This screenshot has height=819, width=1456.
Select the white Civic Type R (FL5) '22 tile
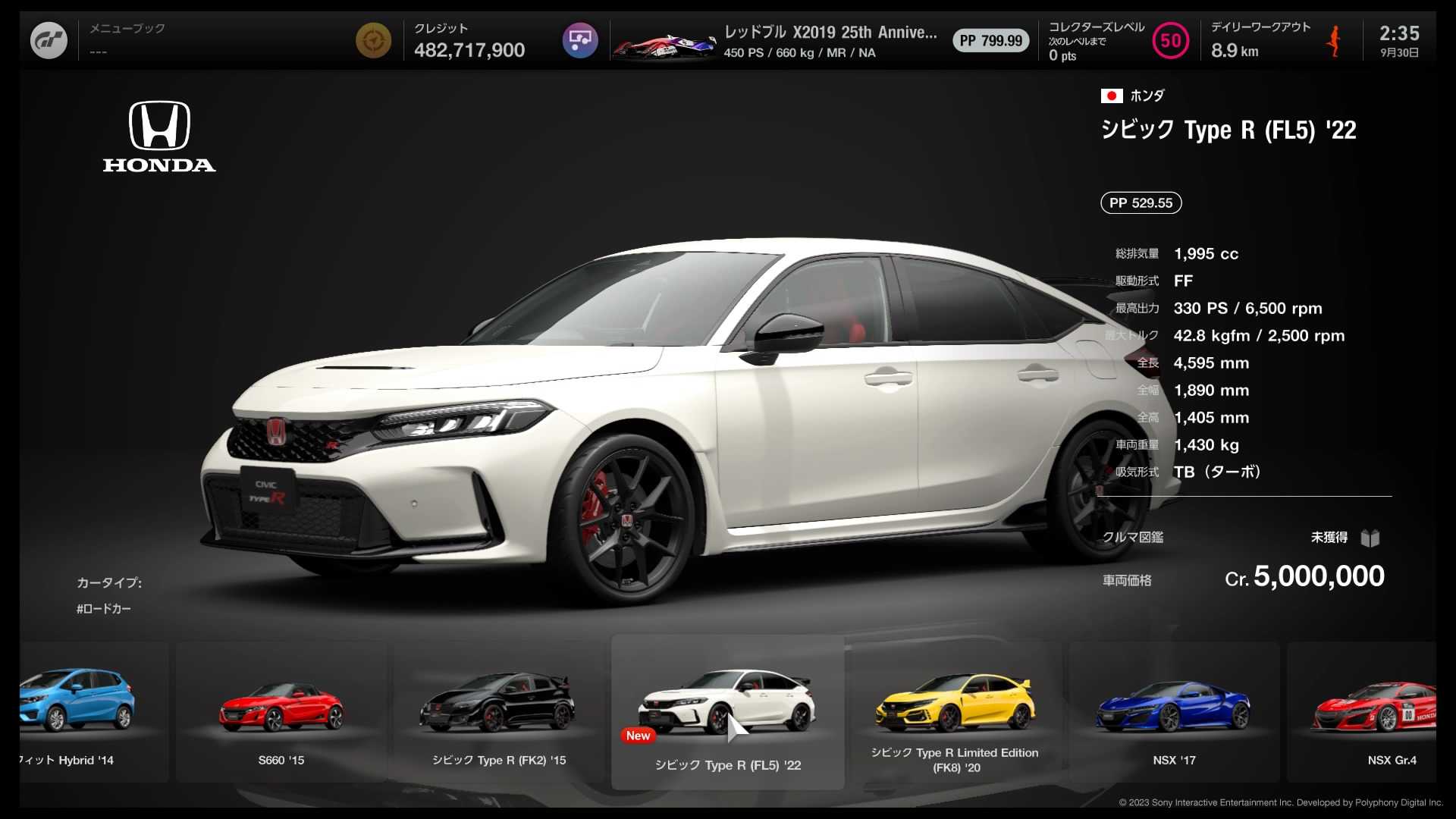click(x=727, y=713)
